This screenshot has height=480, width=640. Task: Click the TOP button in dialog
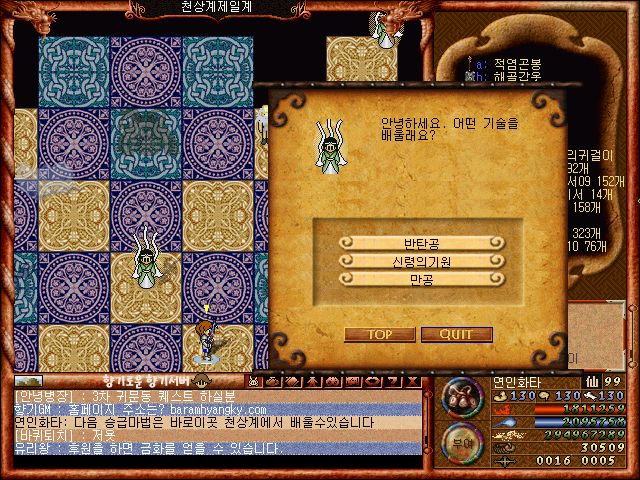(379, 334)
